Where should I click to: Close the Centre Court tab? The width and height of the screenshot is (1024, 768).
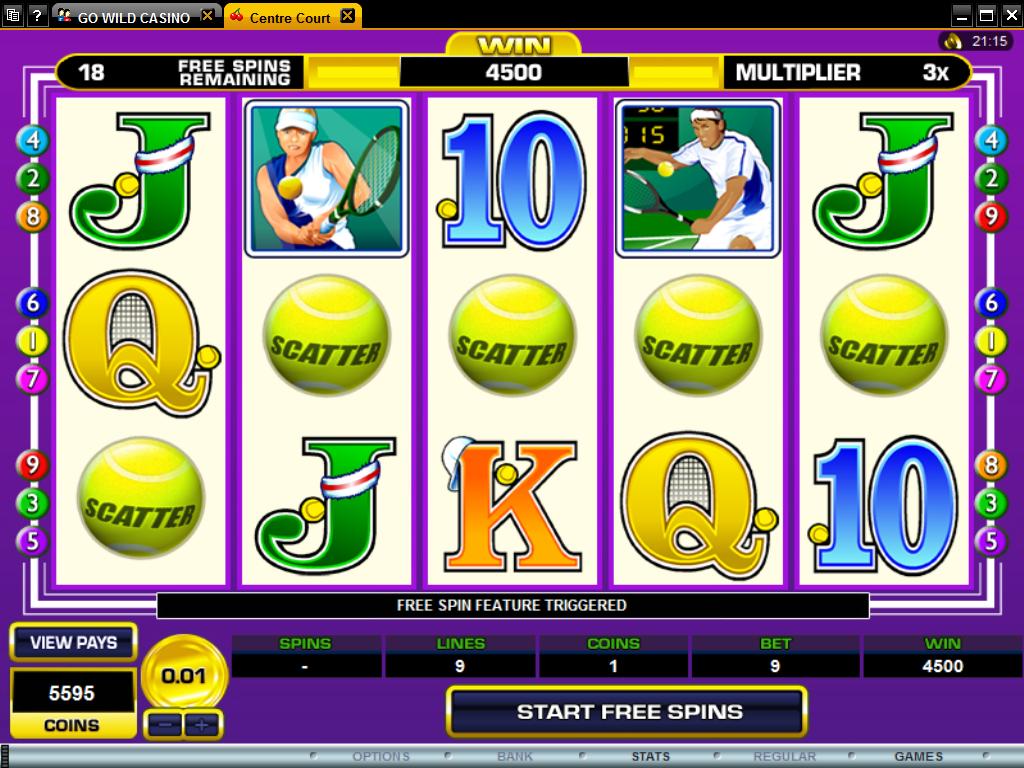(347, 16)
